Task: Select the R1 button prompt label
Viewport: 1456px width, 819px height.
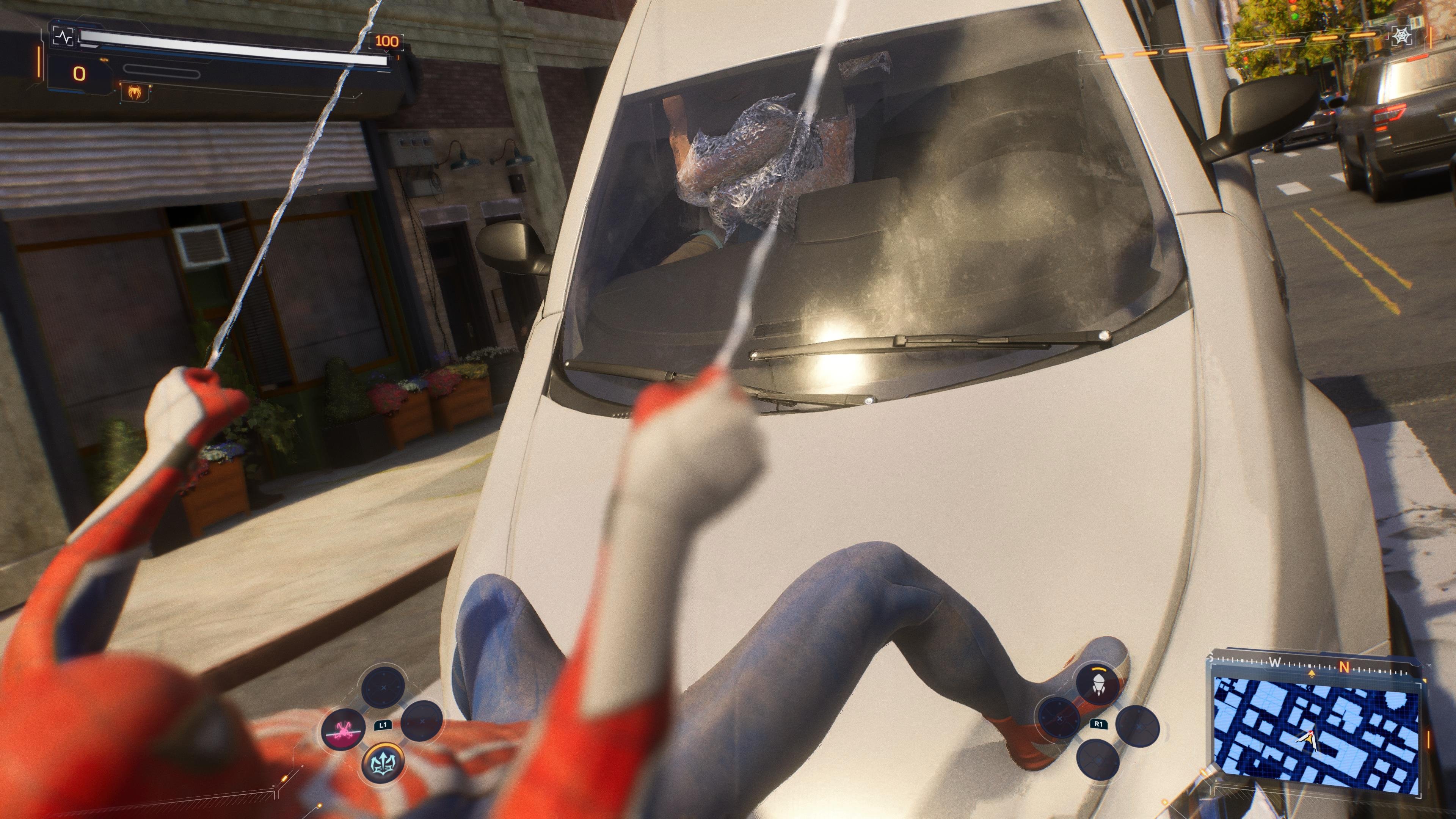Action: [1099, 724]
